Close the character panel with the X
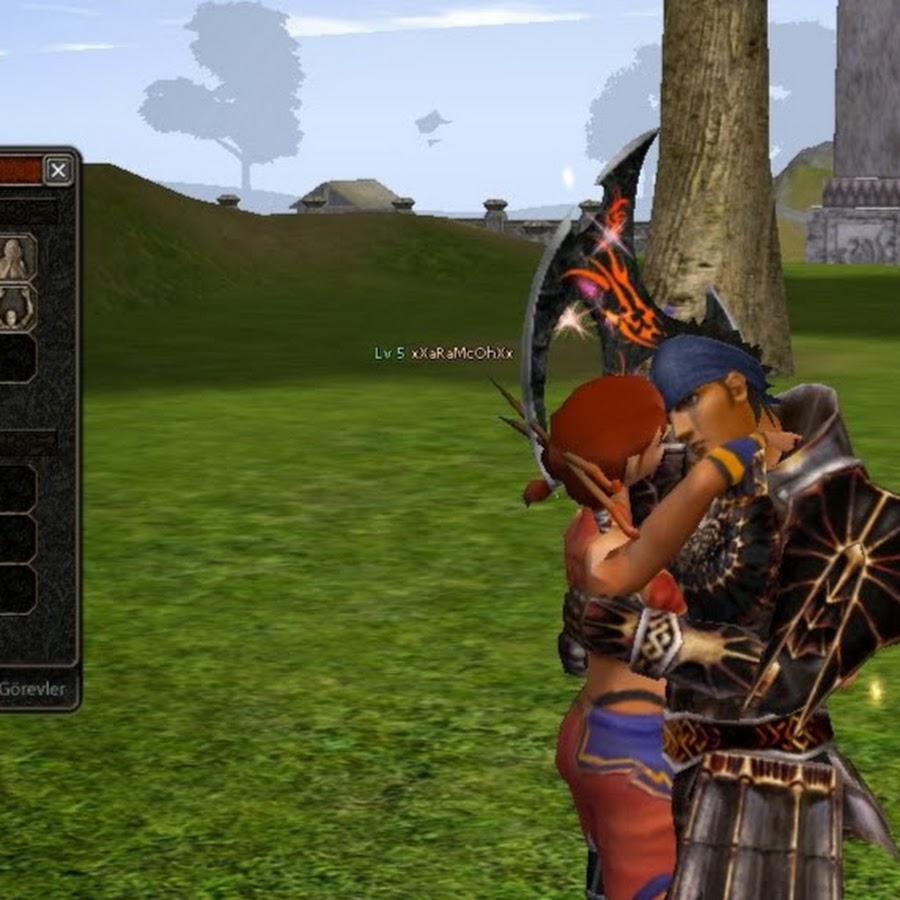The height and width of the screenshot is (900, 900). click(x=59, y=171)
